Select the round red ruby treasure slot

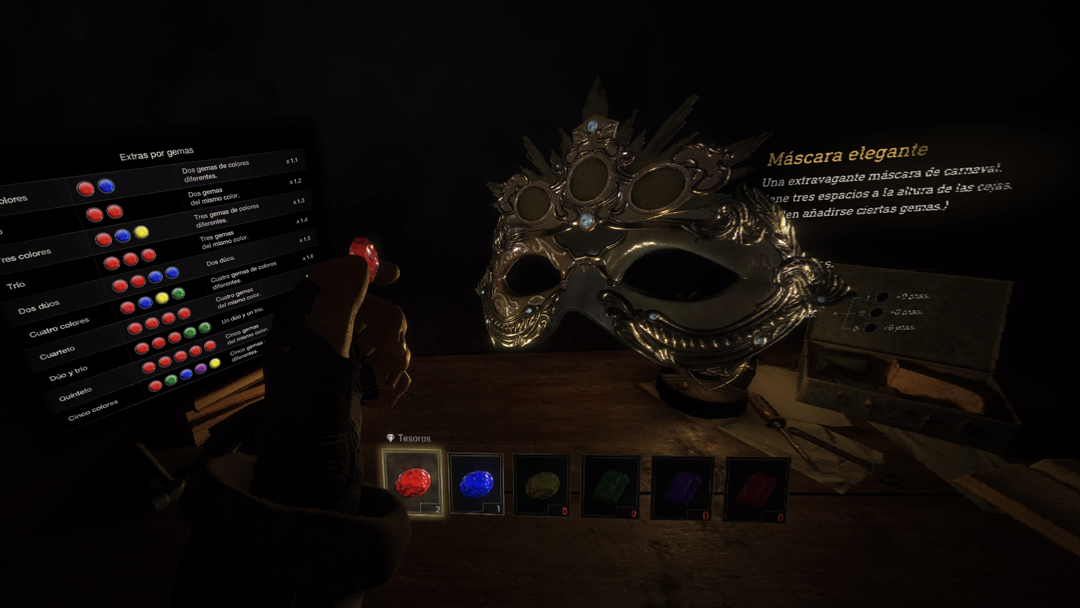click(x=412, y=483)
